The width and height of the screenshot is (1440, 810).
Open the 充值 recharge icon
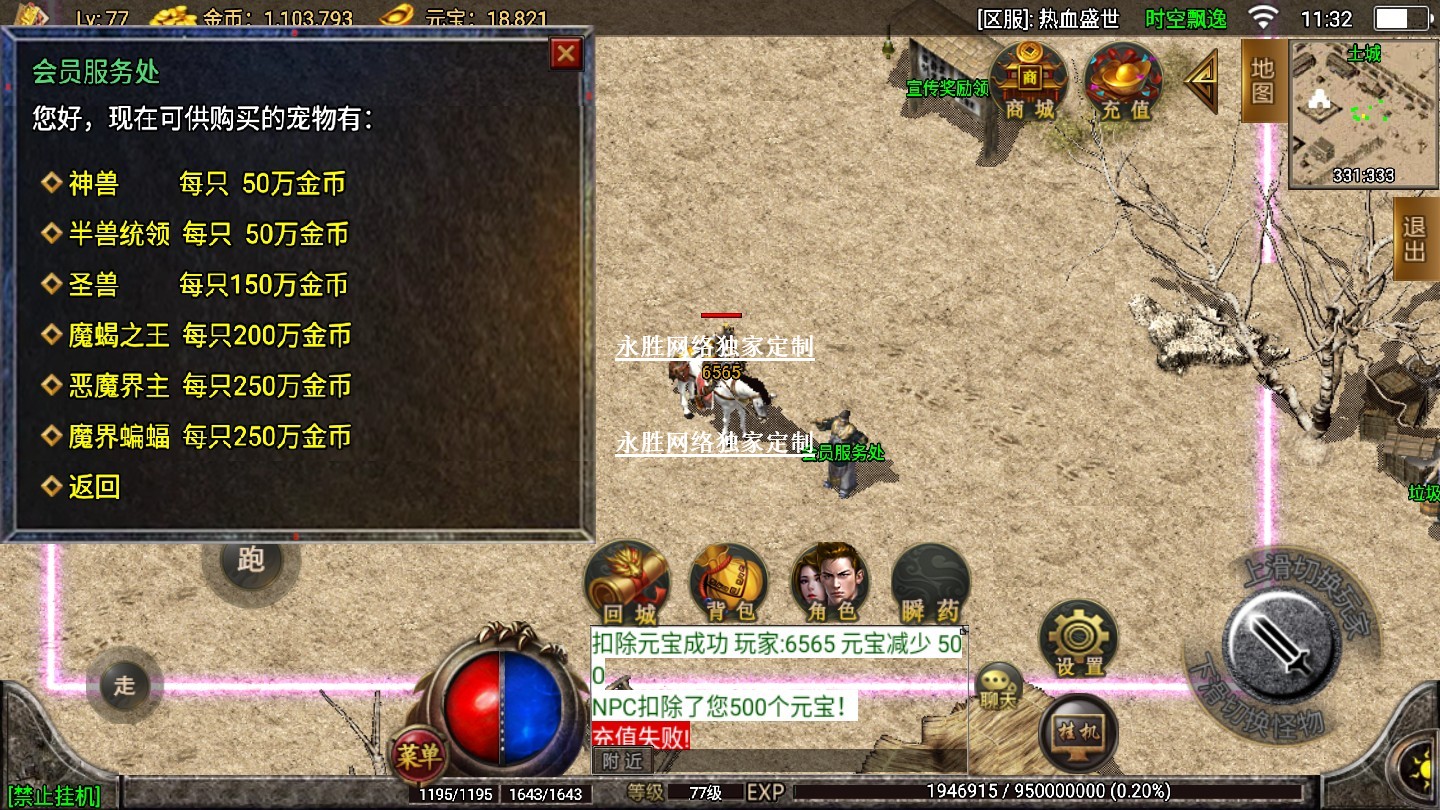[x=1124, y=82]
